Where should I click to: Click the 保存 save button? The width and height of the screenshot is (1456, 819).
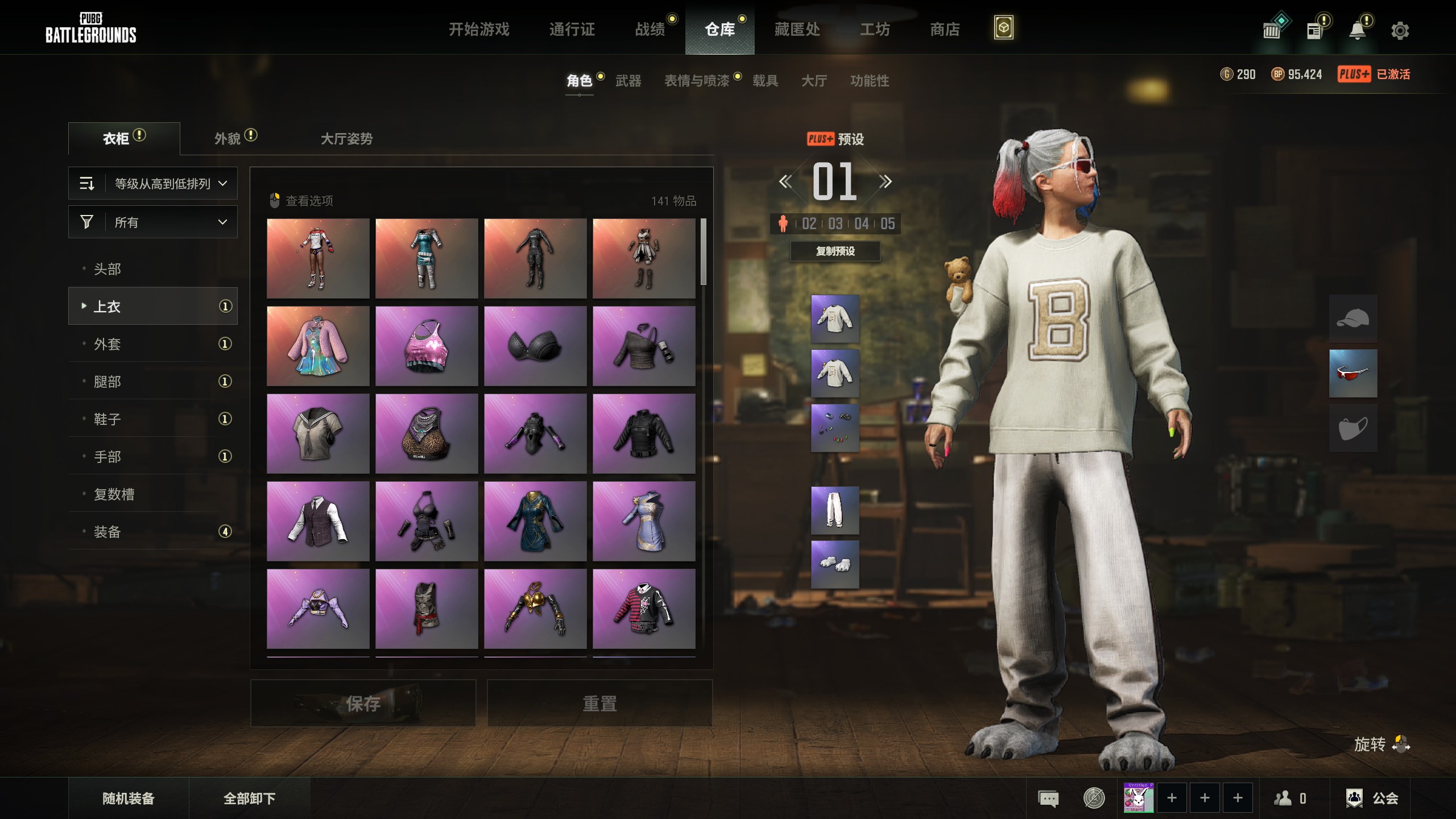363,704
